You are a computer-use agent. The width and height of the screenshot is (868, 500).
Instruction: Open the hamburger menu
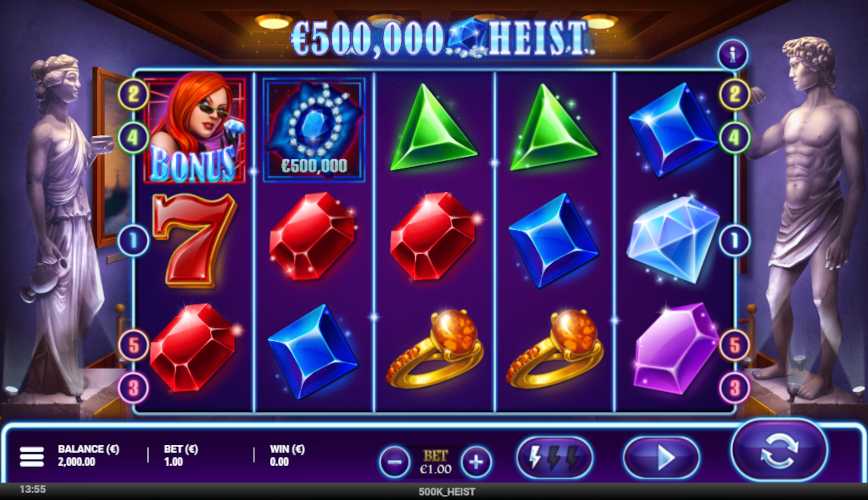(x=32, y=457)
